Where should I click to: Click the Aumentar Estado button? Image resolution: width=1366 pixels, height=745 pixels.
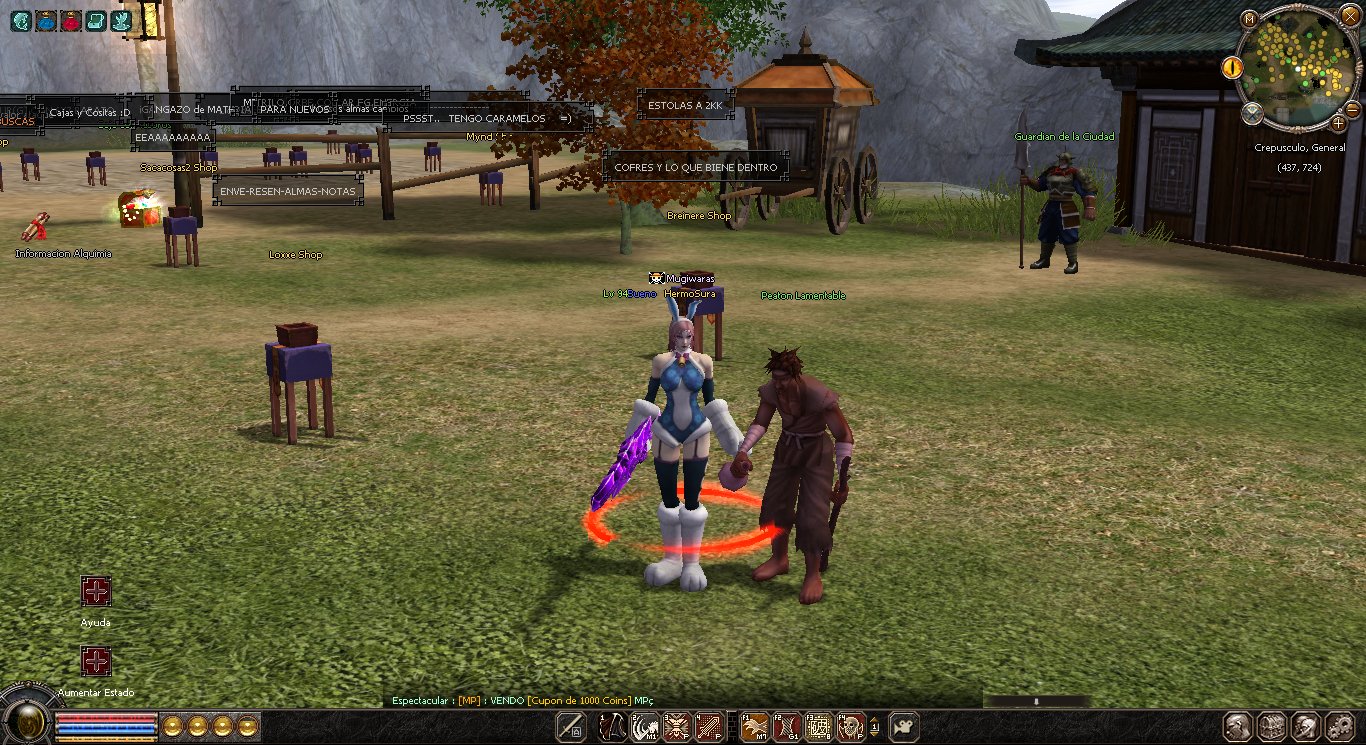pyautogui.click(x=96, y=661)
